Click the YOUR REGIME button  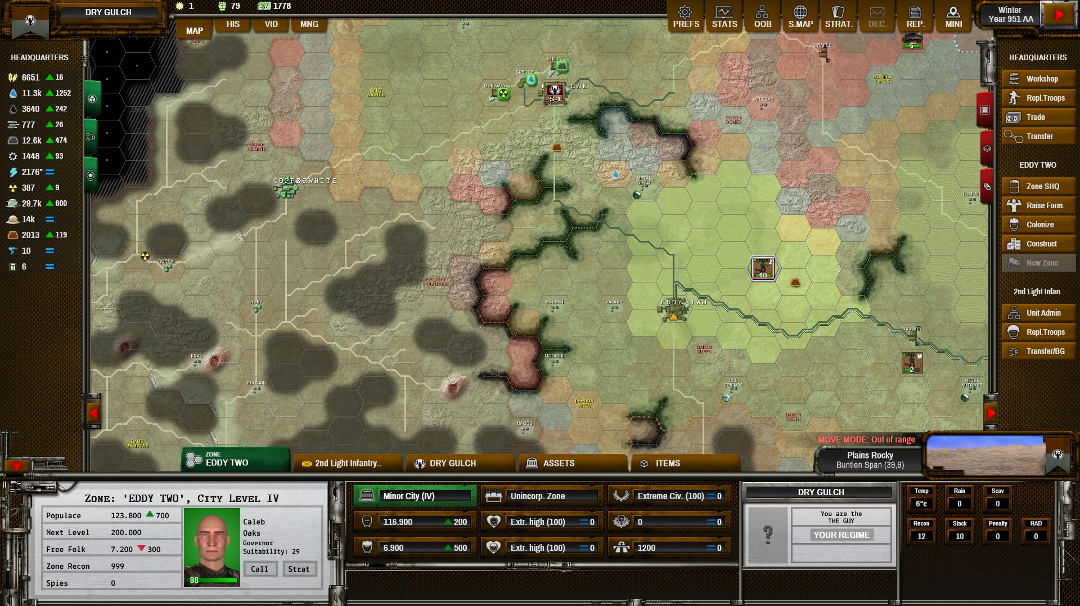pyautogui.click(x=842, y=535)
